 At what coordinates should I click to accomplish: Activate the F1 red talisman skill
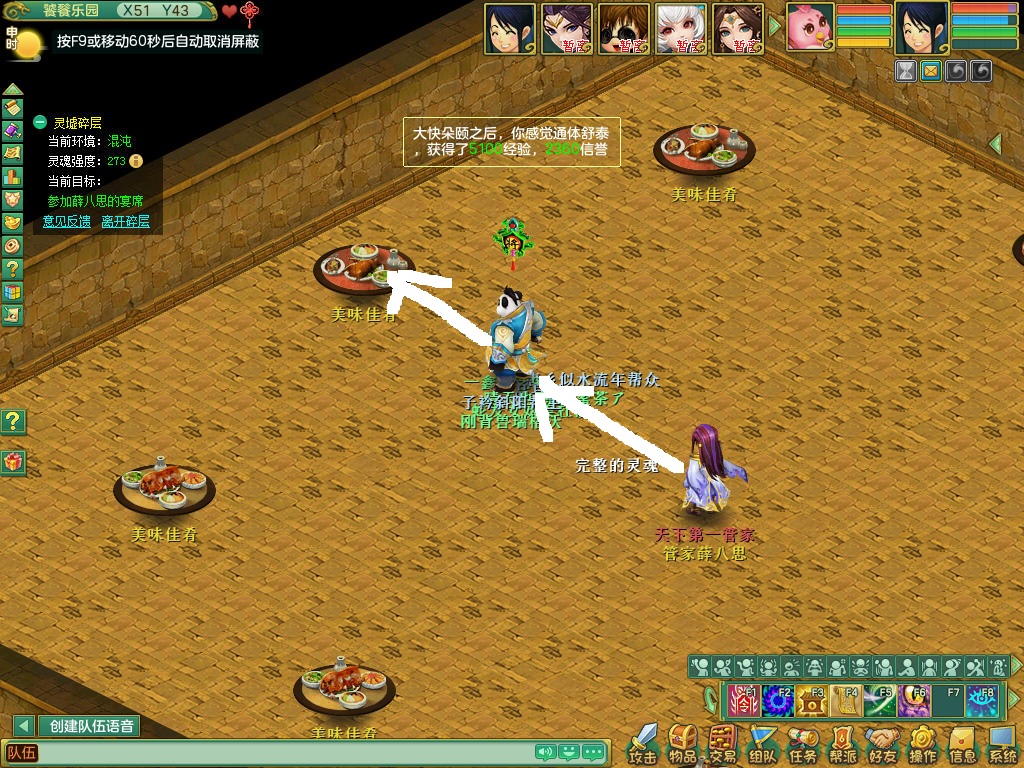point(744,700)
